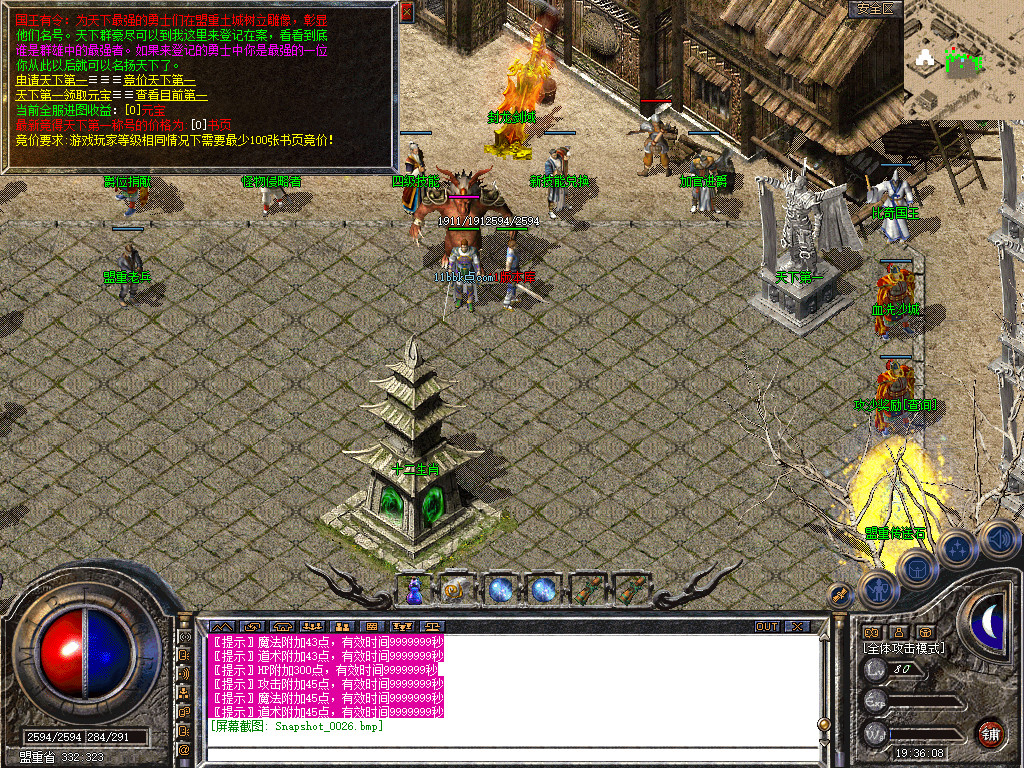1024x768 pixels.
Task: Choose the 申请天下第一 dialogue link
Action: point(48,80)
